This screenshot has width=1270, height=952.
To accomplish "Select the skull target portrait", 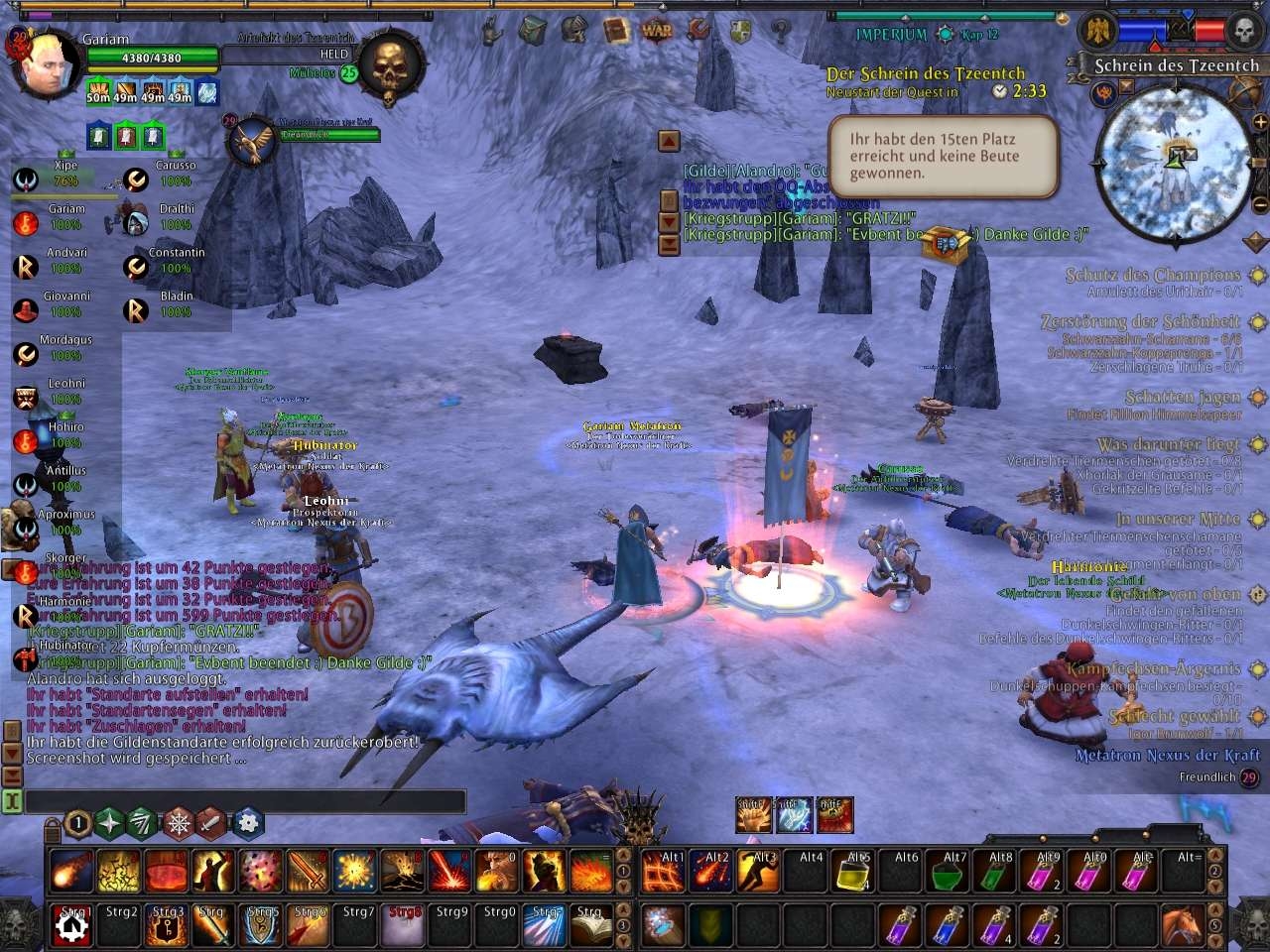I will (387, 66).
